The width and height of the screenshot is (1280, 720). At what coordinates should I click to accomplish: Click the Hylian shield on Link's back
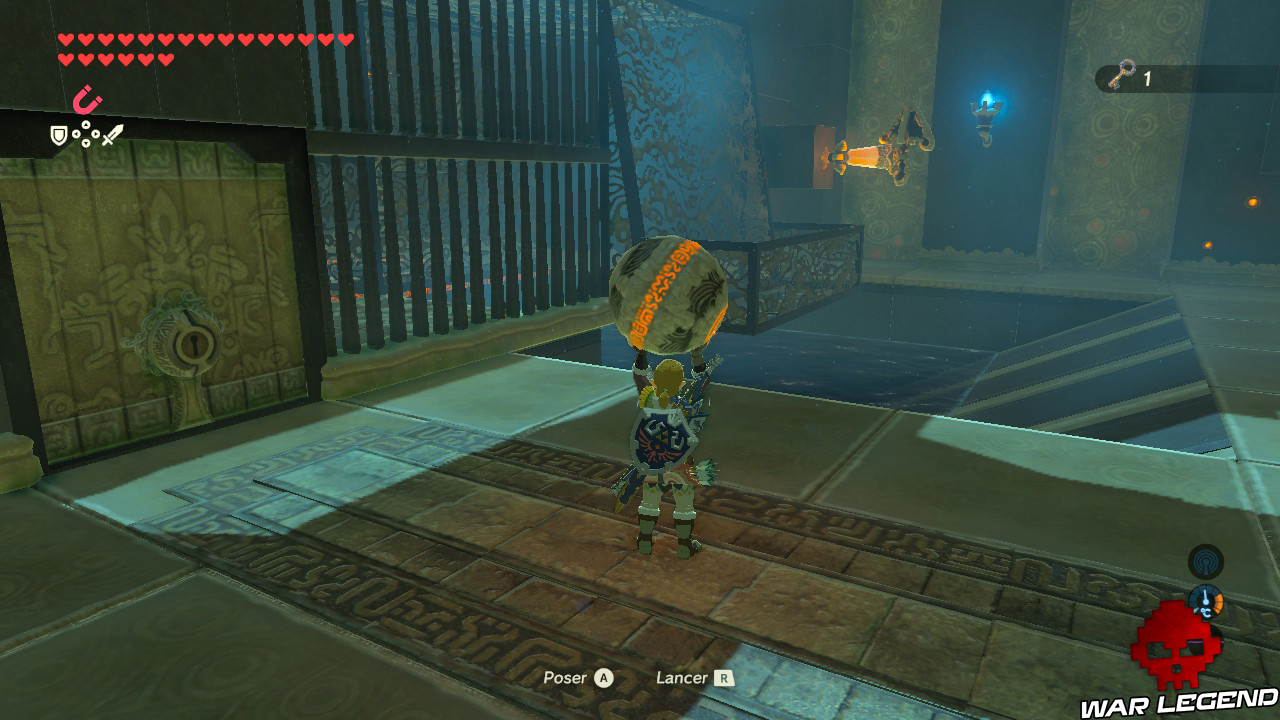(663, 438)
